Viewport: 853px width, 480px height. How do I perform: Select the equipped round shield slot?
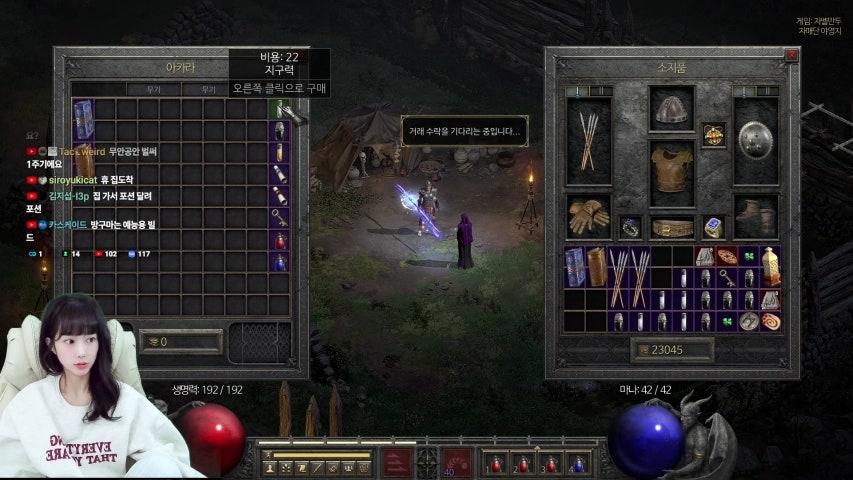pyautogui.click(x=756, y=141)
